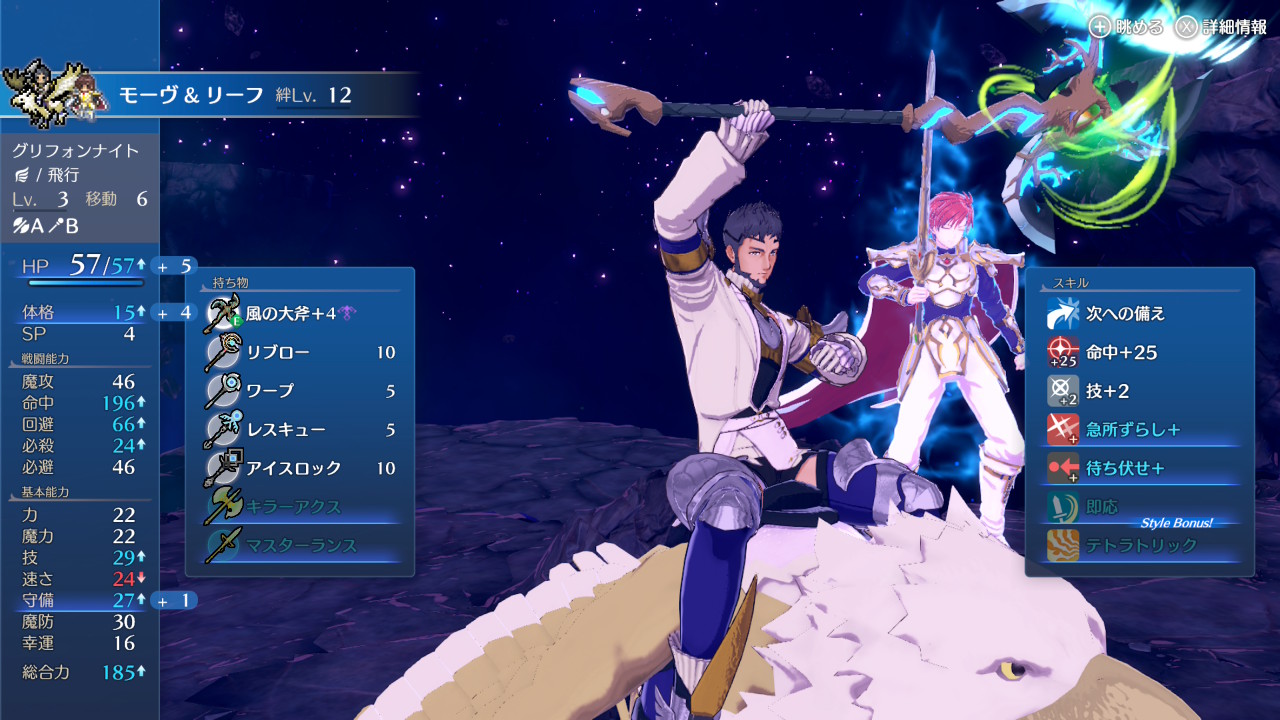Select the マスターランス lance slot

click(x=300, y=545)
